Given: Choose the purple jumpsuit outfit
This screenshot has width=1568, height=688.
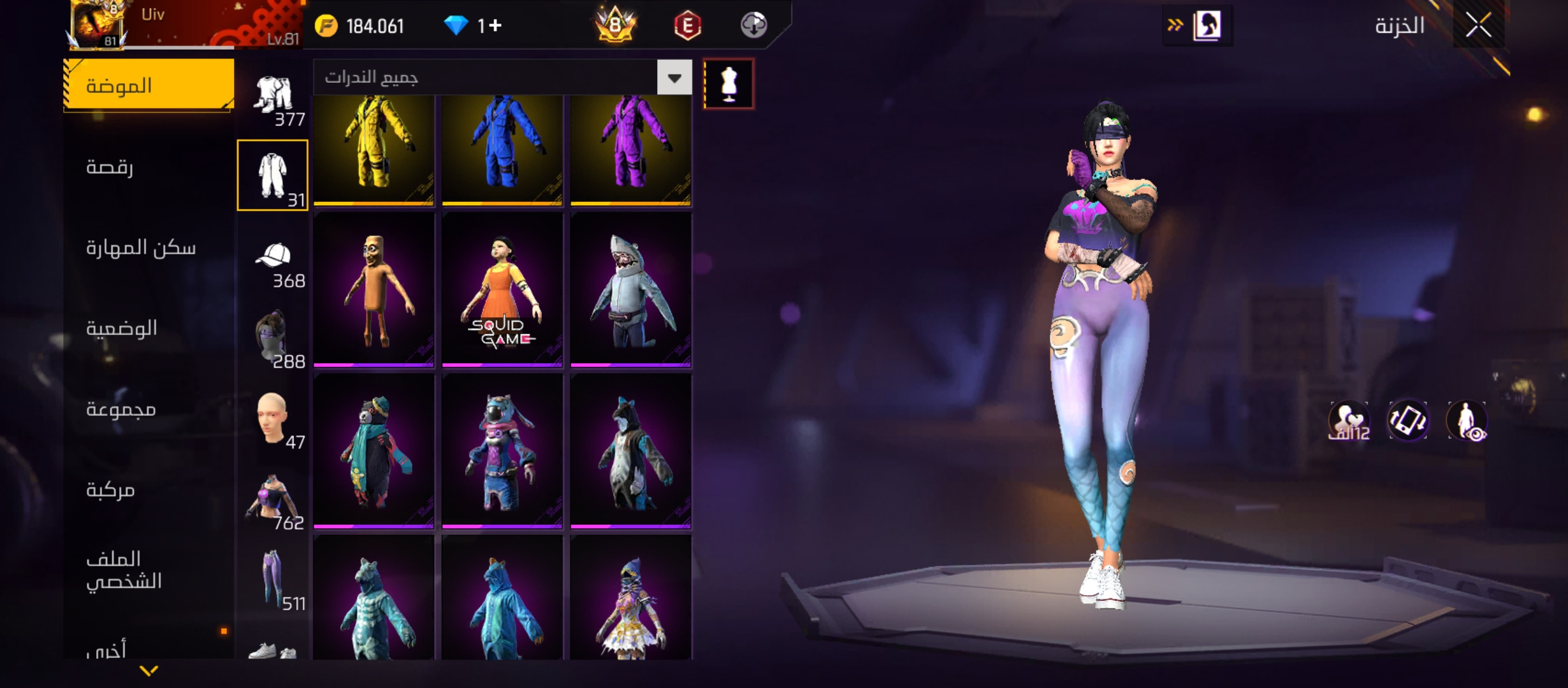Looking at the screenshot, I should 630,150.
